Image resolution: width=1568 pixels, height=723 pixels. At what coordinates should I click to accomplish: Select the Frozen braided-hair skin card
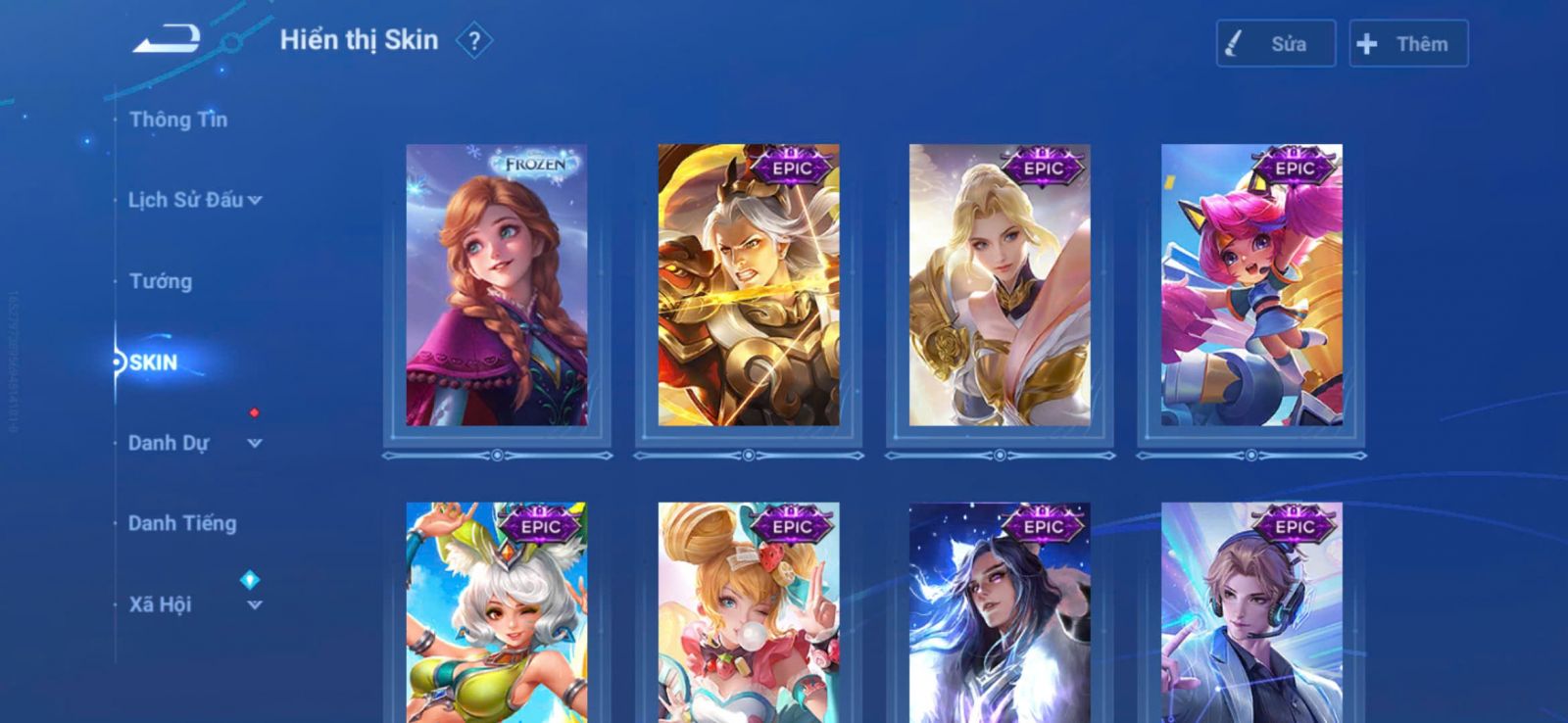click(x=497, y=285)
